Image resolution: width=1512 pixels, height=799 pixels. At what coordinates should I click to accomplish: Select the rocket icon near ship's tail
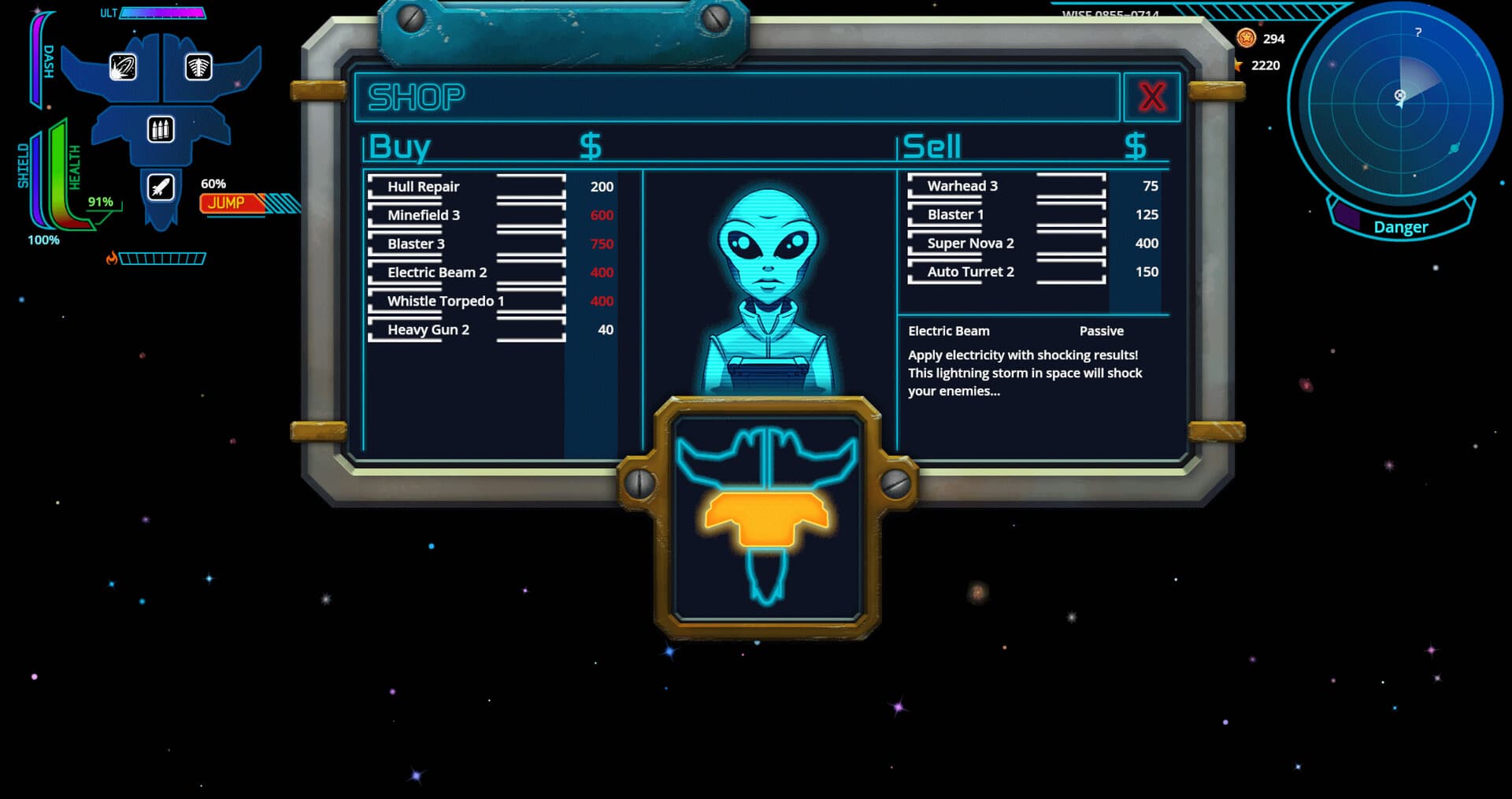(x=161, y=186)
